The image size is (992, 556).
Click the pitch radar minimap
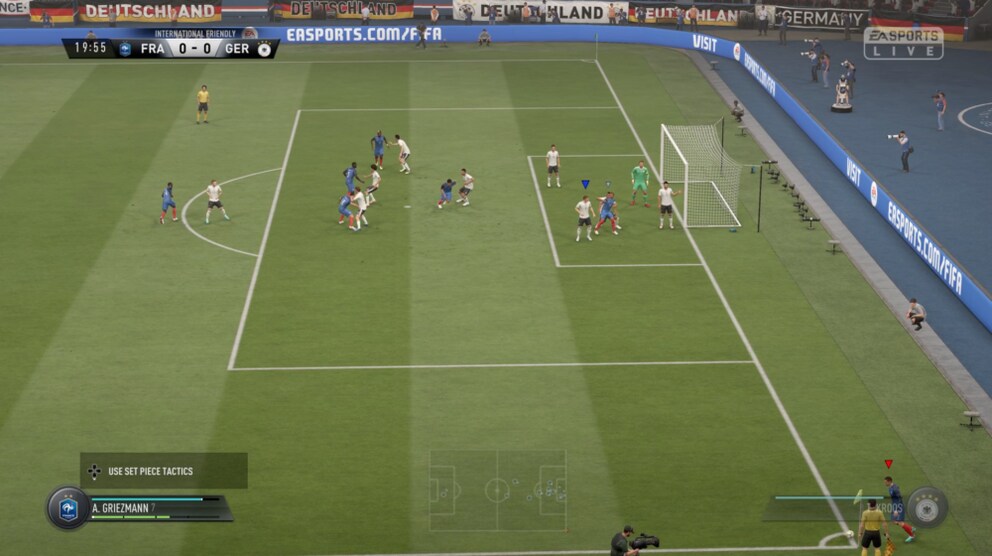(497, 490)
